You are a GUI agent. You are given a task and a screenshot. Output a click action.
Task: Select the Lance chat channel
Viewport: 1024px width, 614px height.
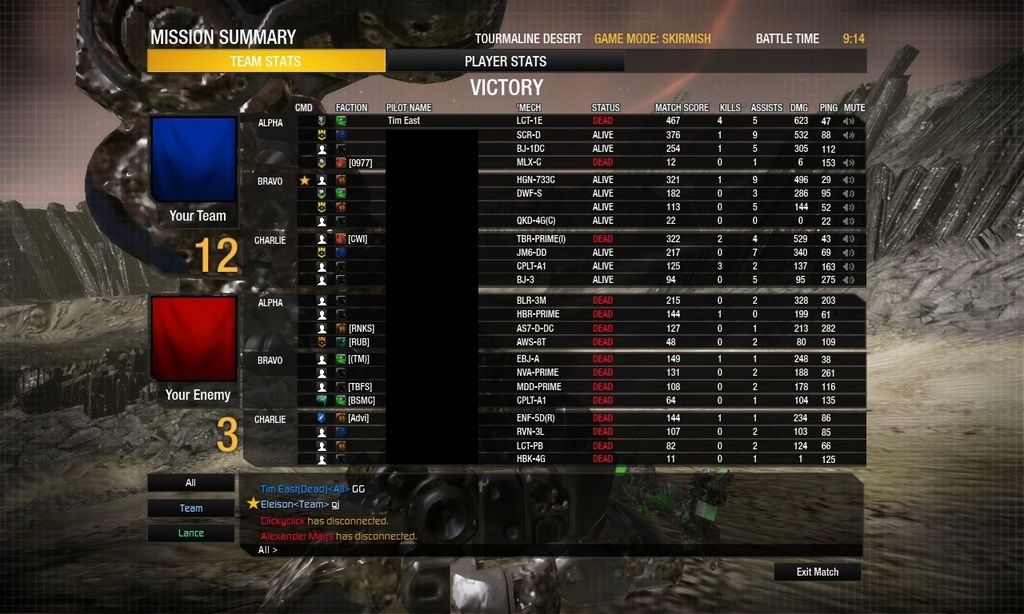pos(191,533)
